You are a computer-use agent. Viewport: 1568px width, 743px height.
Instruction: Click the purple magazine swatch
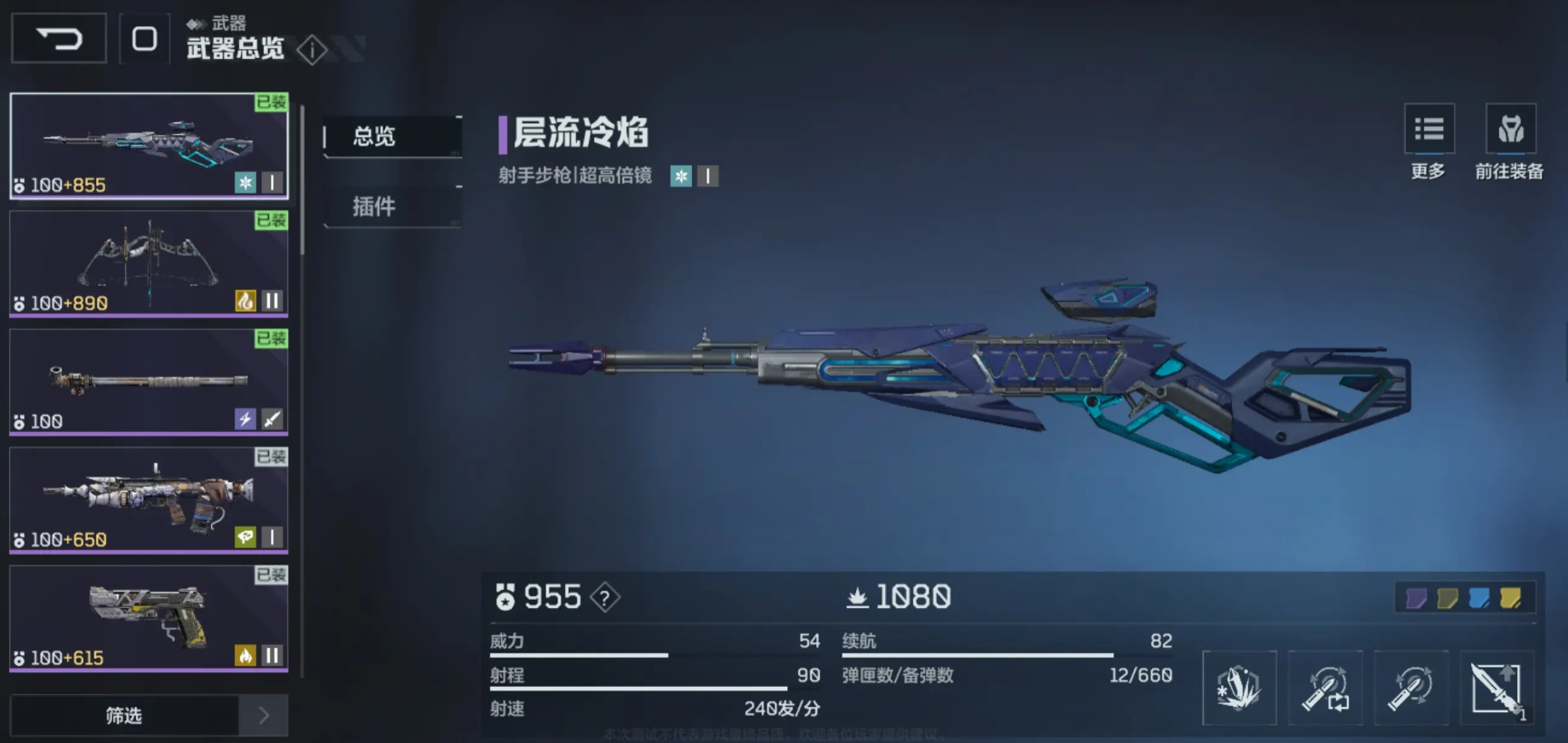1416,599
